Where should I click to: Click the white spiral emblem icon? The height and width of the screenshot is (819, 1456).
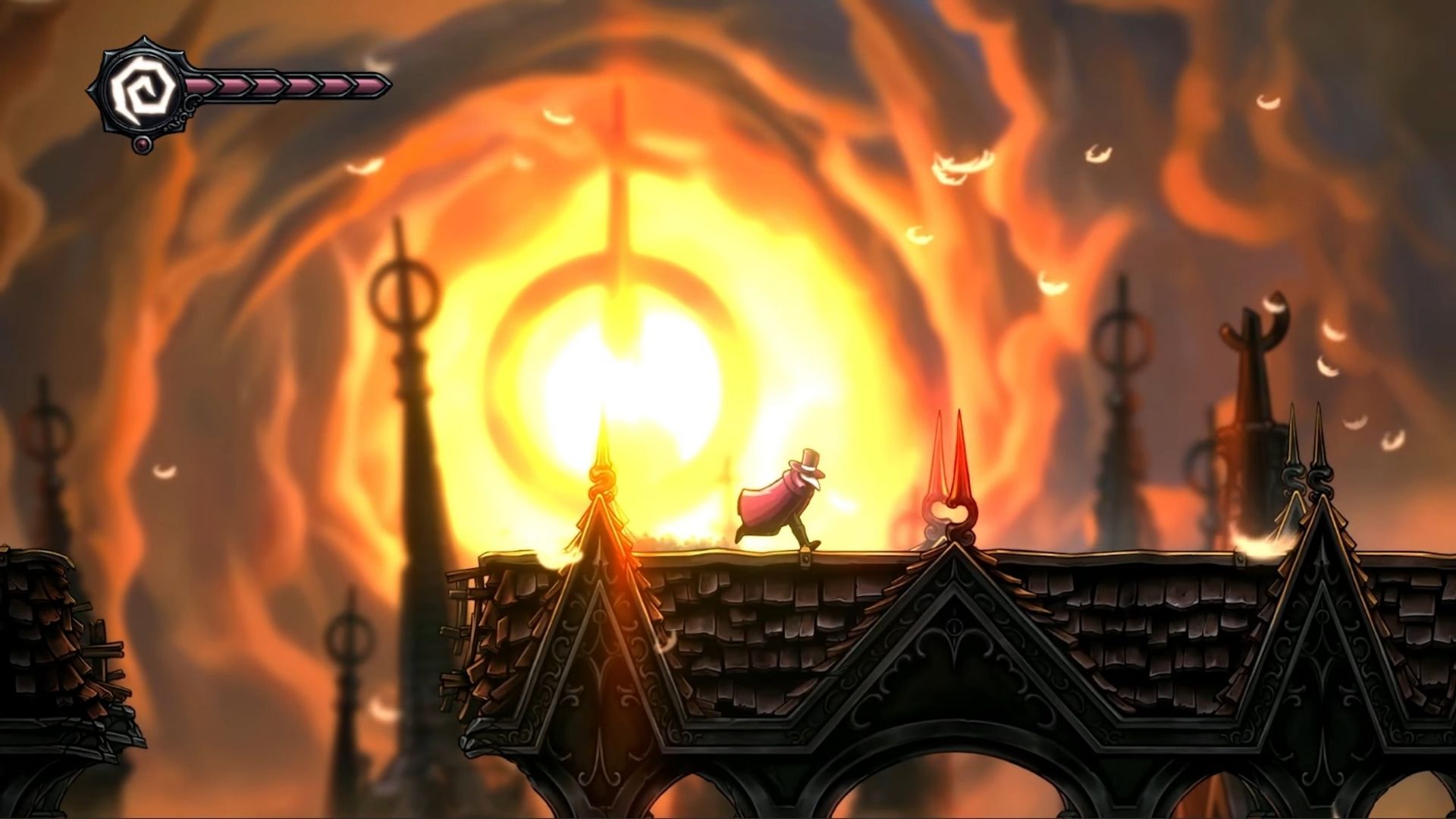click(139, 90)
